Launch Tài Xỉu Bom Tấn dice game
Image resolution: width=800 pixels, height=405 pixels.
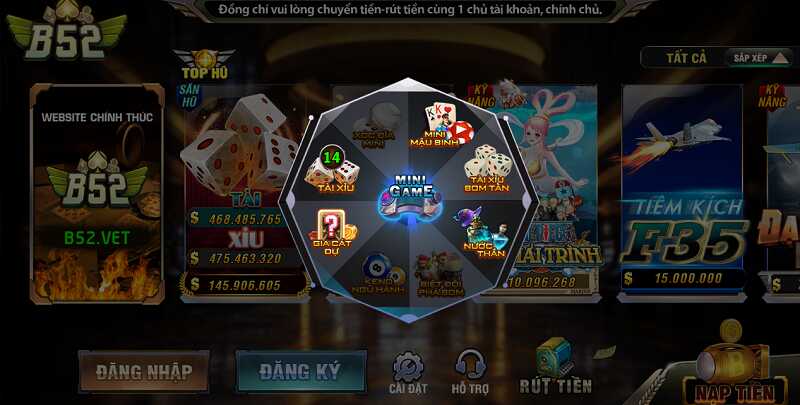pyautogui.click(x=487, y=167)
